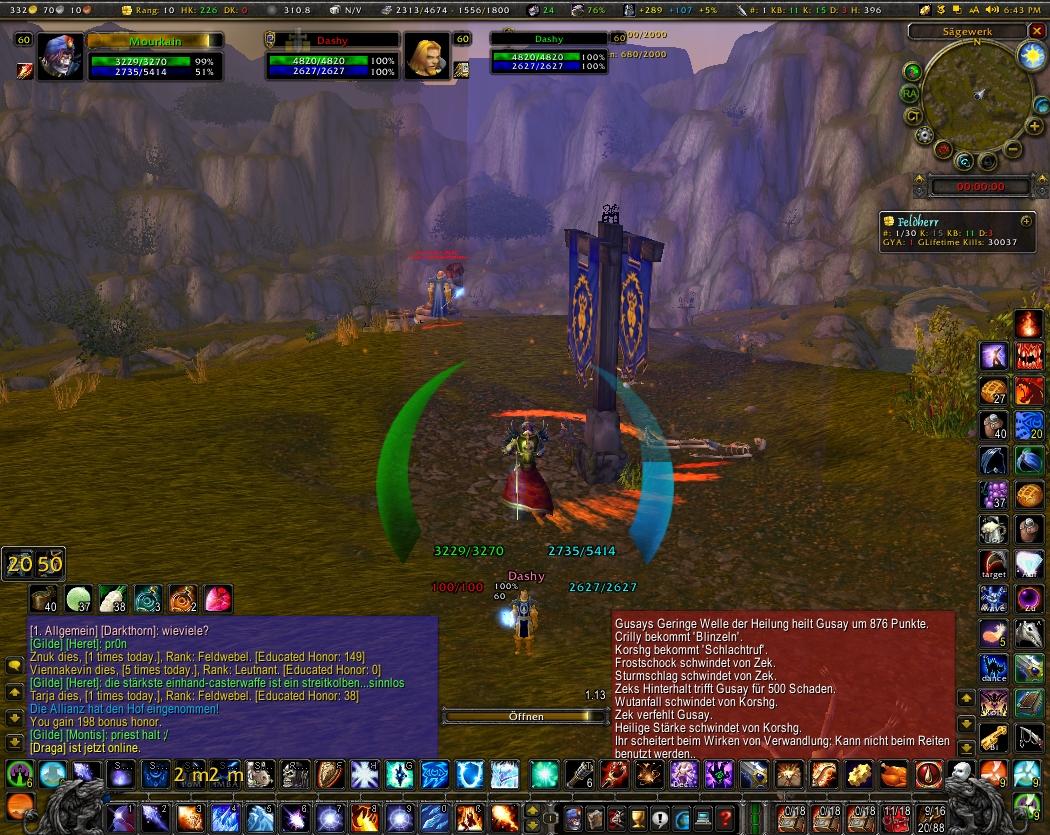Select Dashy's blonde target portrait
The width and height of the screenshot is (1050, 835).
(427, 57)
